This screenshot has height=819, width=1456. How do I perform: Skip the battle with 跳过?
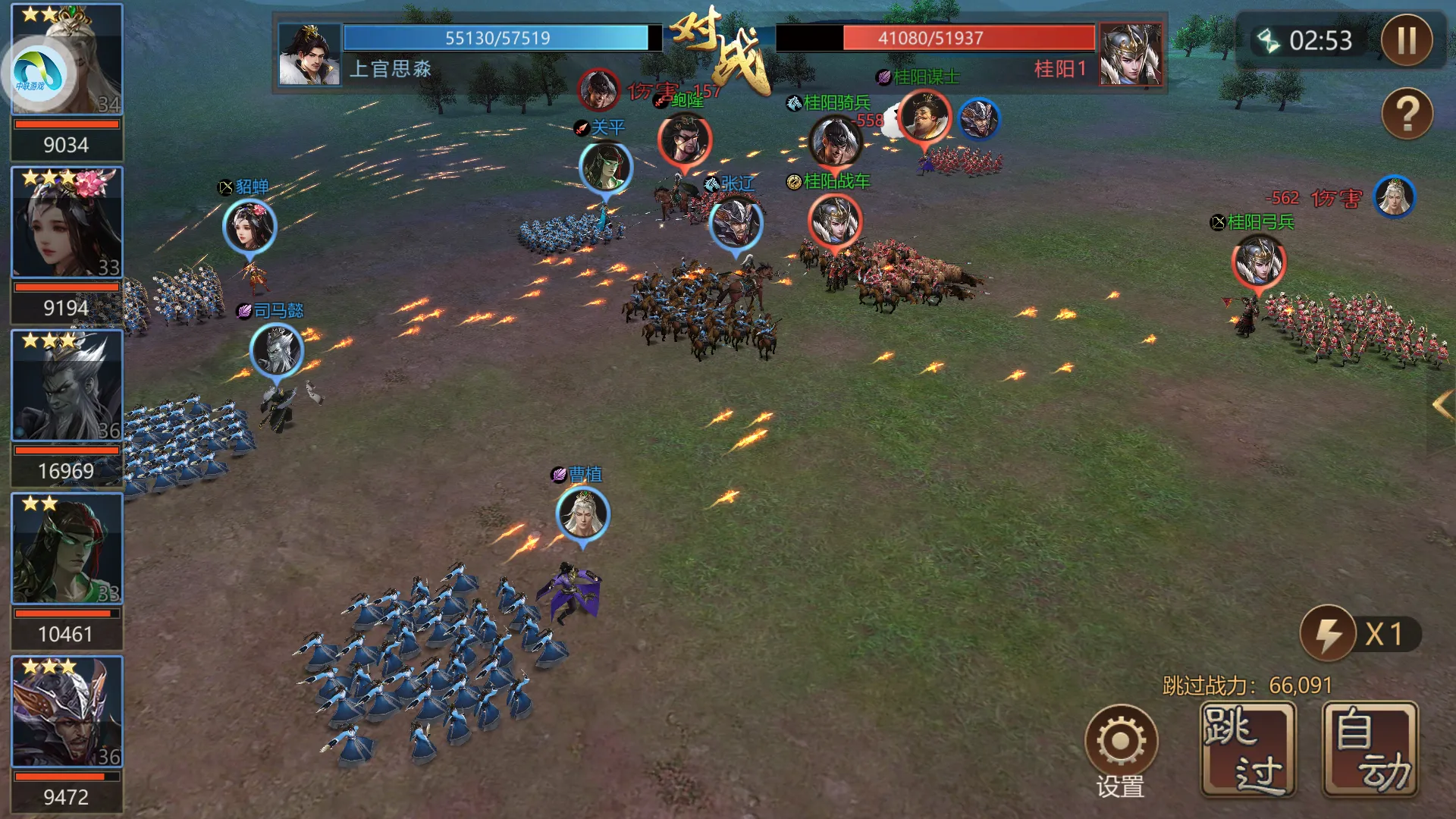coord(1248,749)
